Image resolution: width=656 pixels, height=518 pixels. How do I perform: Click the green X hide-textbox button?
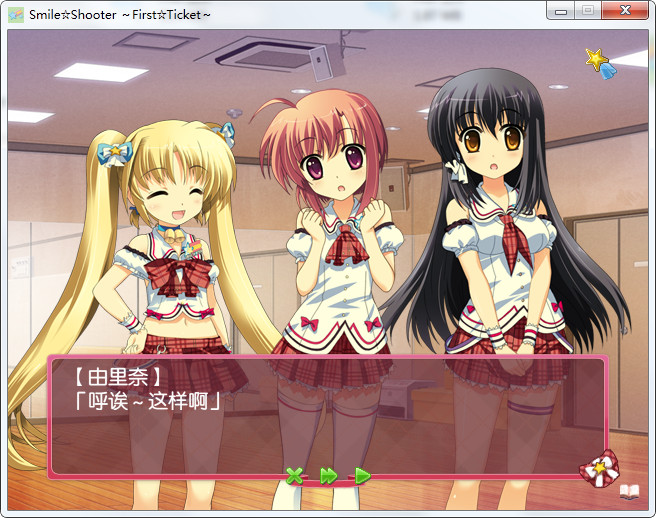294,476
